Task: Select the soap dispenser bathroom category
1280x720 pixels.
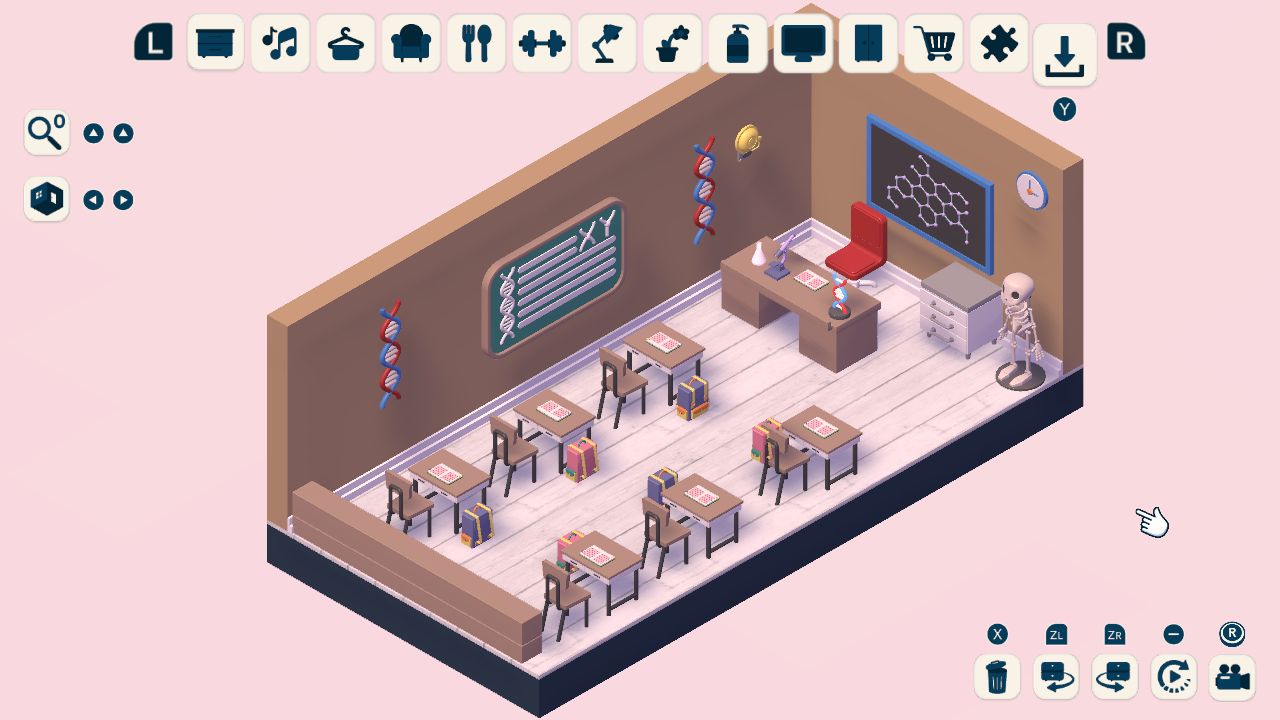Action: (737, 43)
